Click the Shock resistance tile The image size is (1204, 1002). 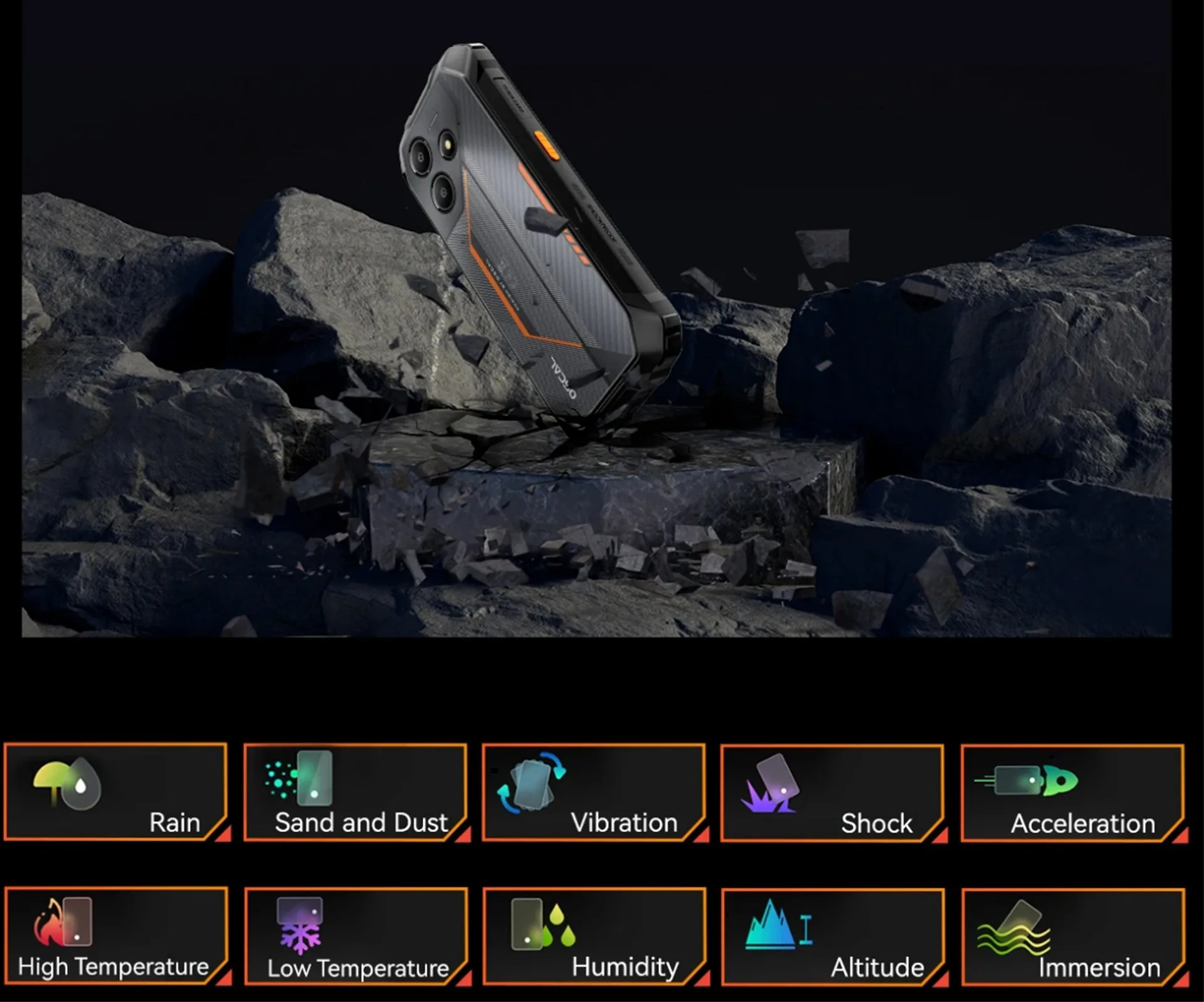click(x=833, y=793)
